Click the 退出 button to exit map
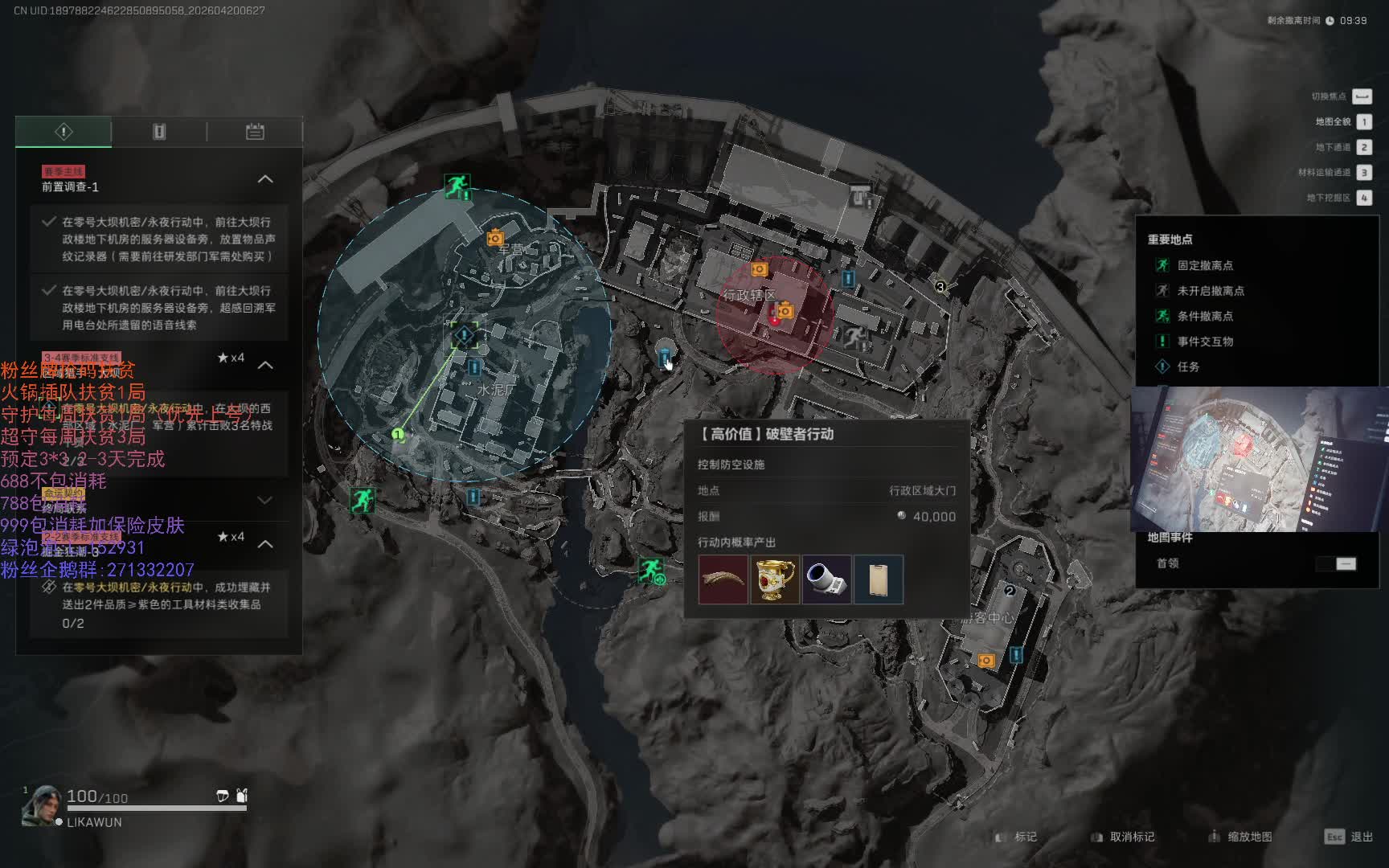Image resolution: width=1389 pixels, height=868 pixels. [x=1349, y=837]
